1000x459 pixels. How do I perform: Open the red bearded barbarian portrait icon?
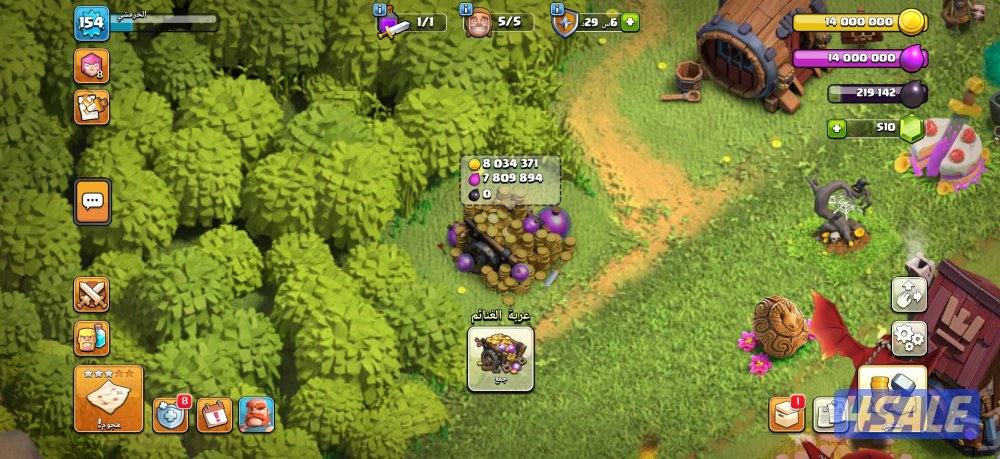256,414
